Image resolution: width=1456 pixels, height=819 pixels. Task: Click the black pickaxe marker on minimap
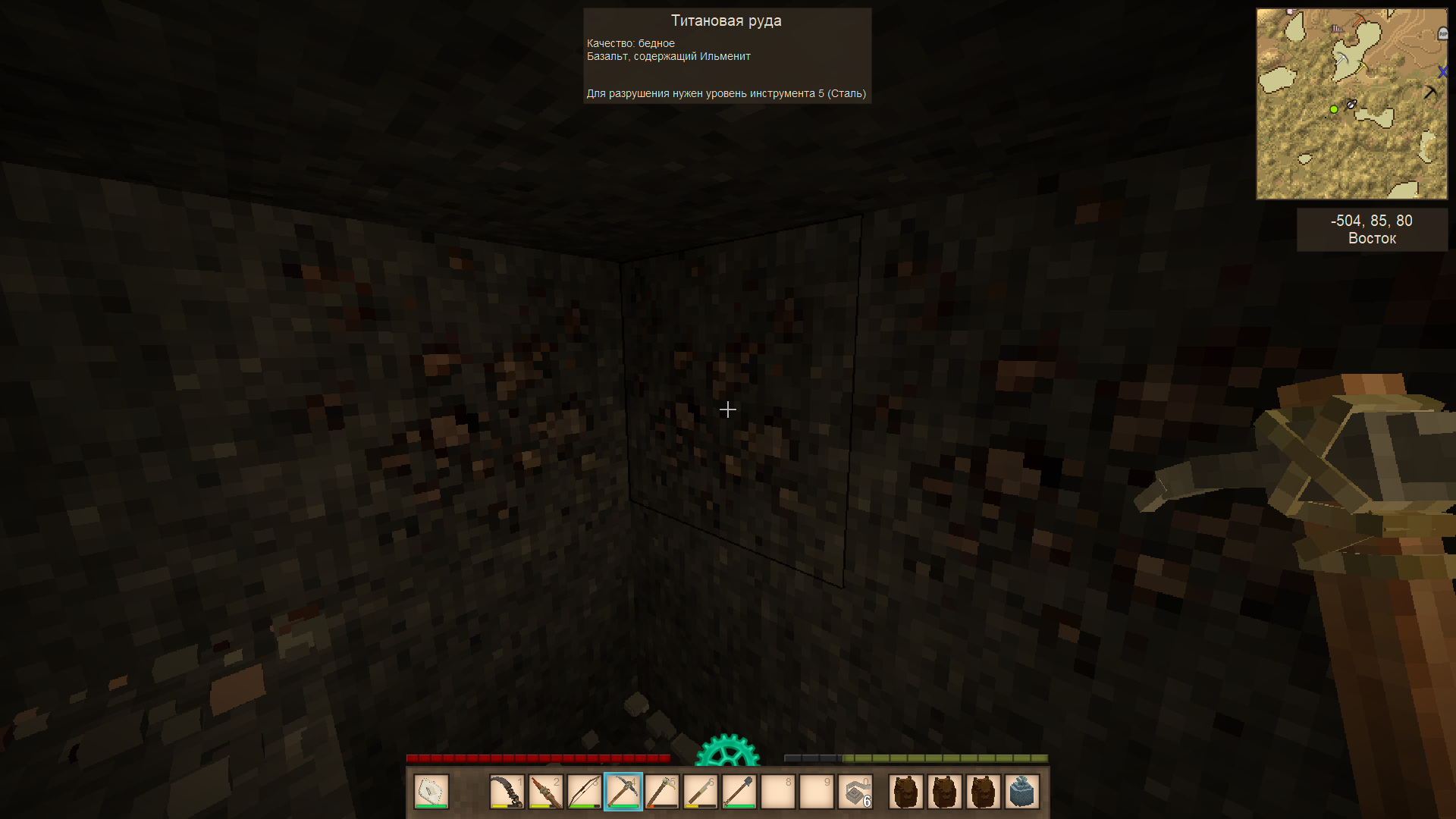1430,92
